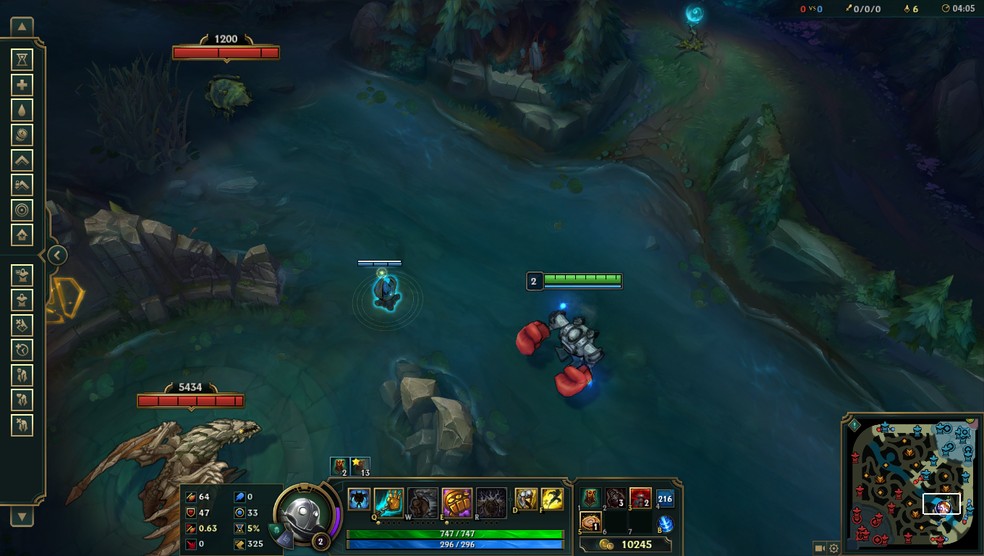
Task: Use the recall button with blue swirl
Action: coord(665,524)
